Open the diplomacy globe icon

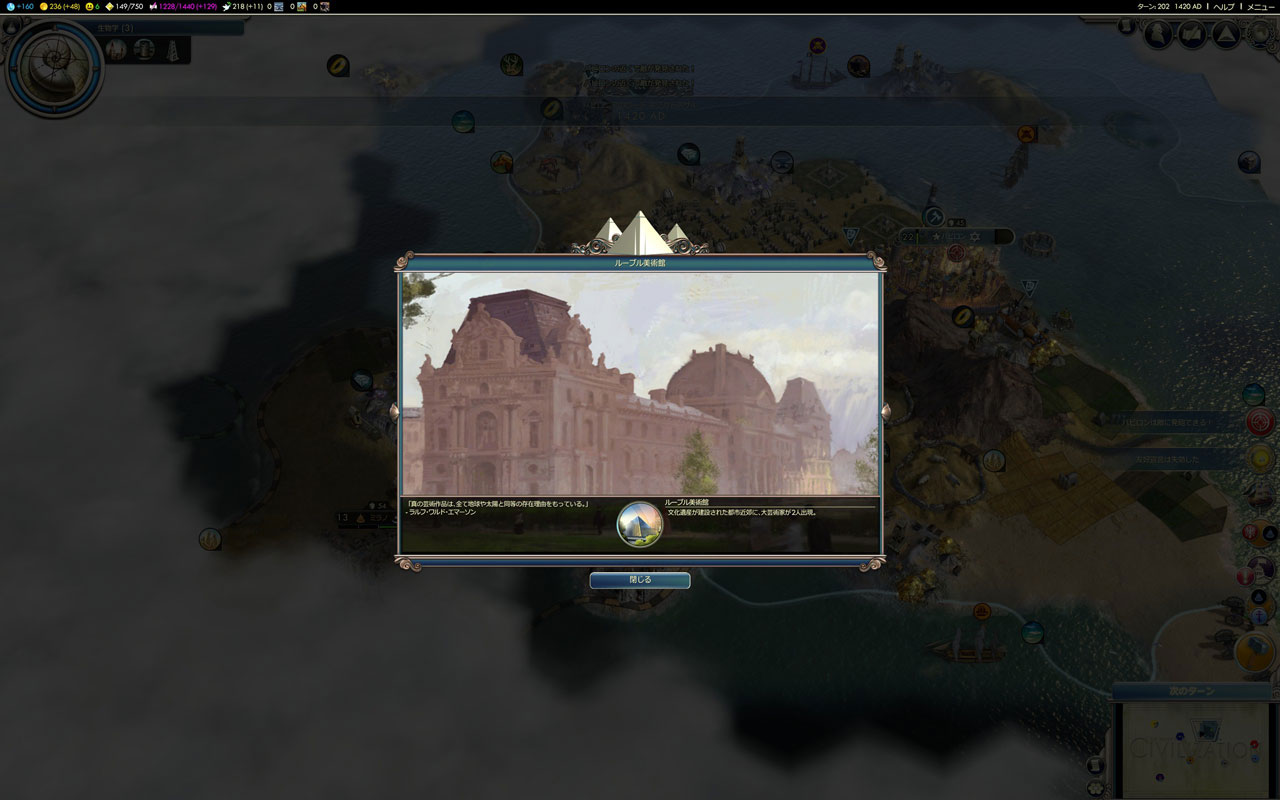(x=1258, y=34)
